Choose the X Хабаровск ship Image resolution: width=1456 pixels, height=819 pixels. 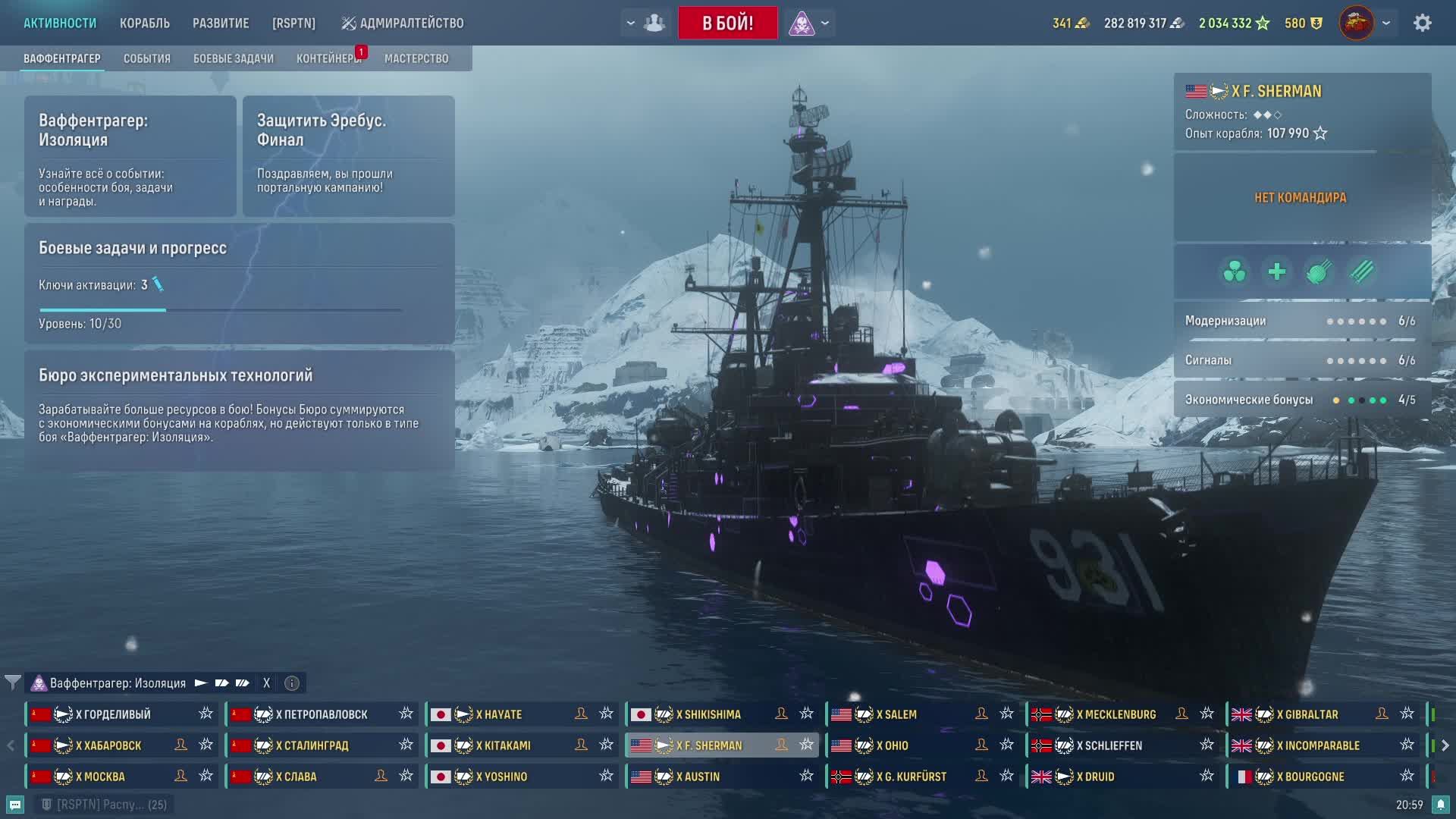[x=108, y=745]
